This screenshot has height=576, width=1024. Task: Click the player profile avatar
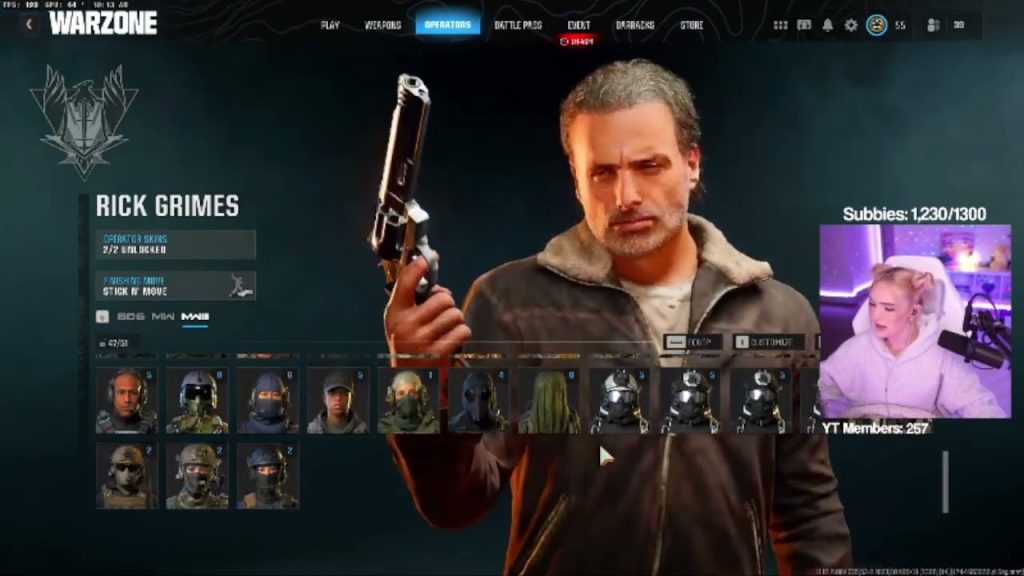pos(877,25)
